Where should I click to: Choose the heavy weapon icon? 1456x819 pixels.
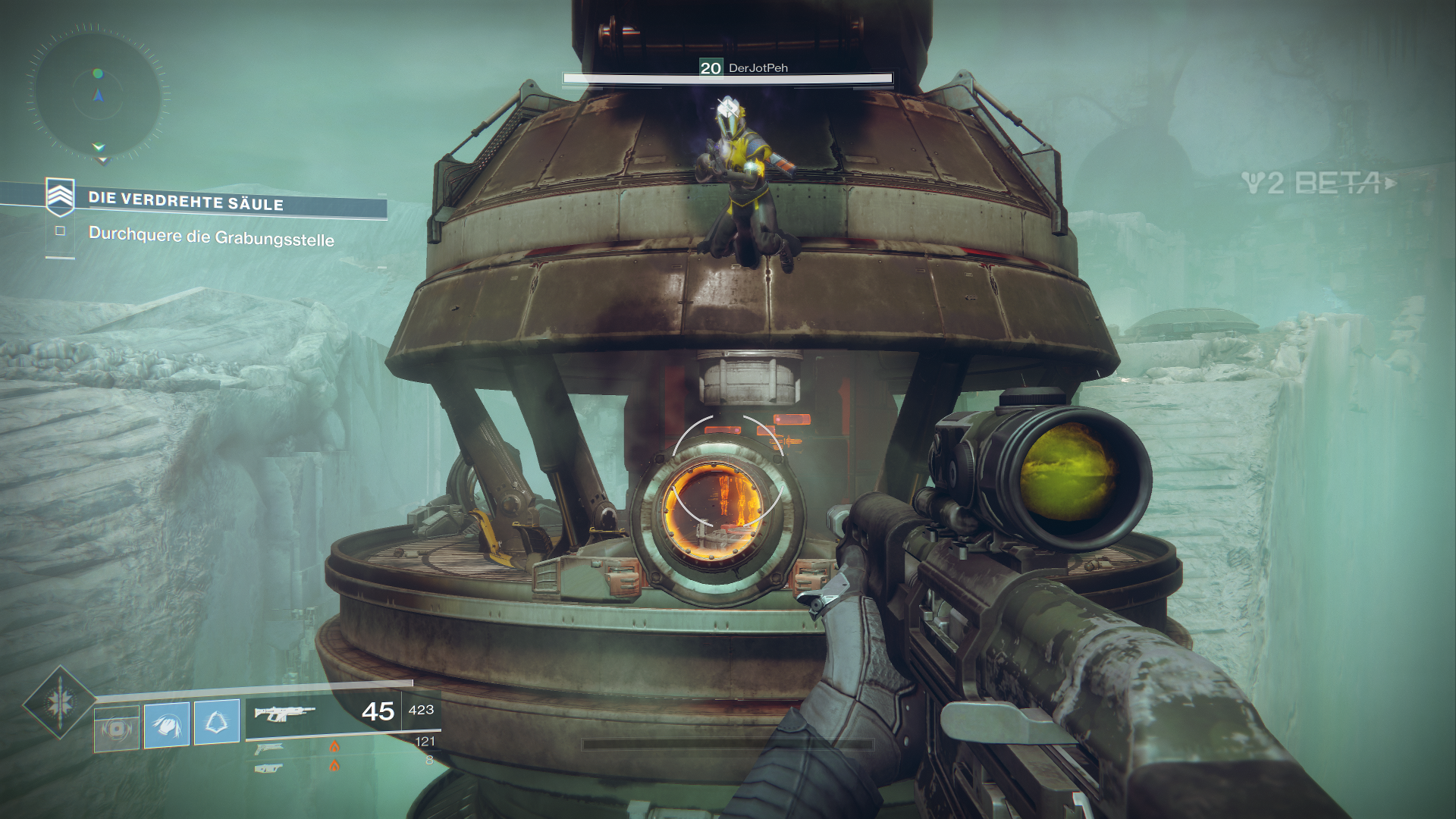pyautogui.click(x=268, y=768)
